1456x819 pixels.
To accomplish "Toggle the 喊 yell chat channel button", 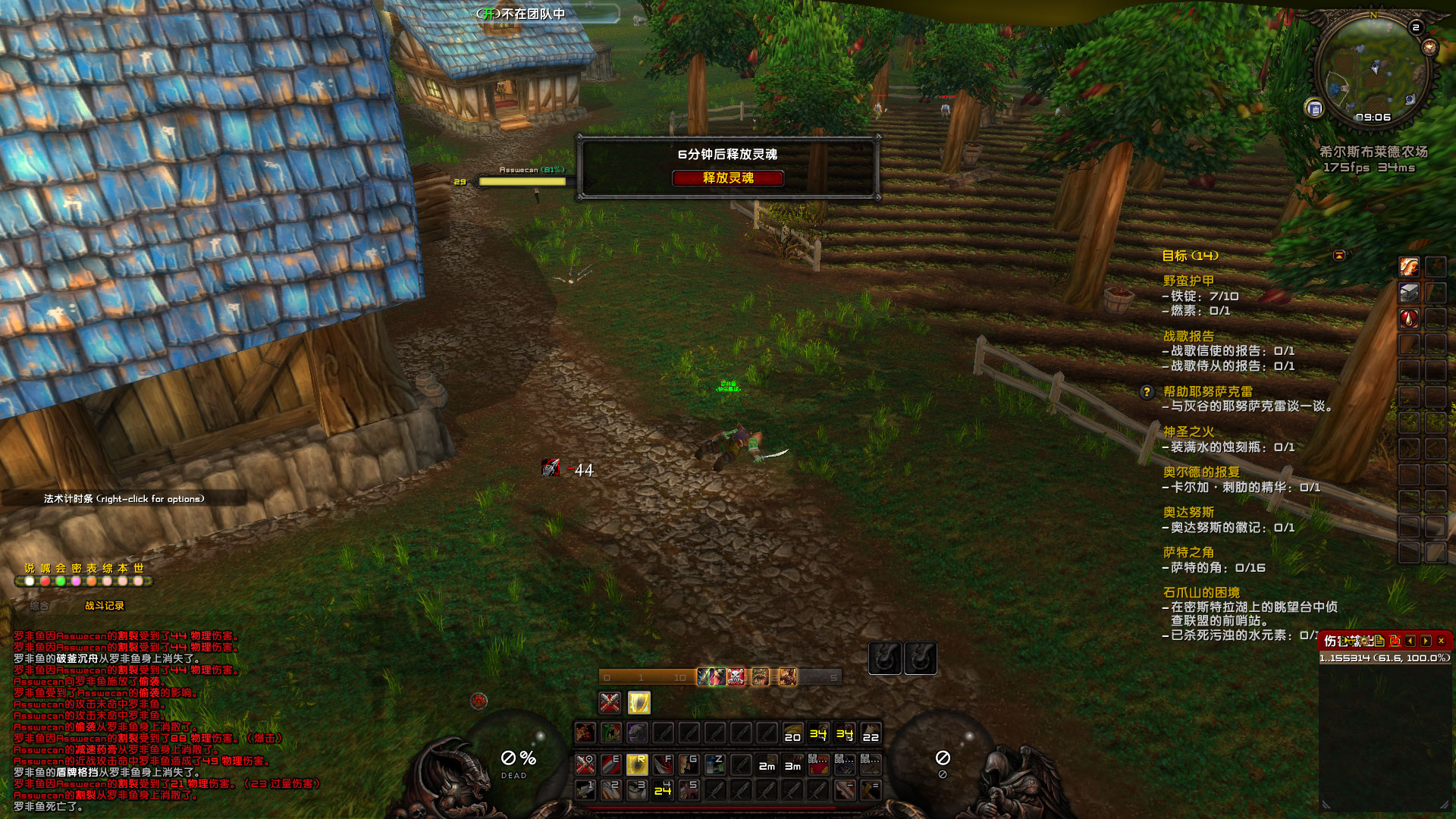I will point(46,568).
